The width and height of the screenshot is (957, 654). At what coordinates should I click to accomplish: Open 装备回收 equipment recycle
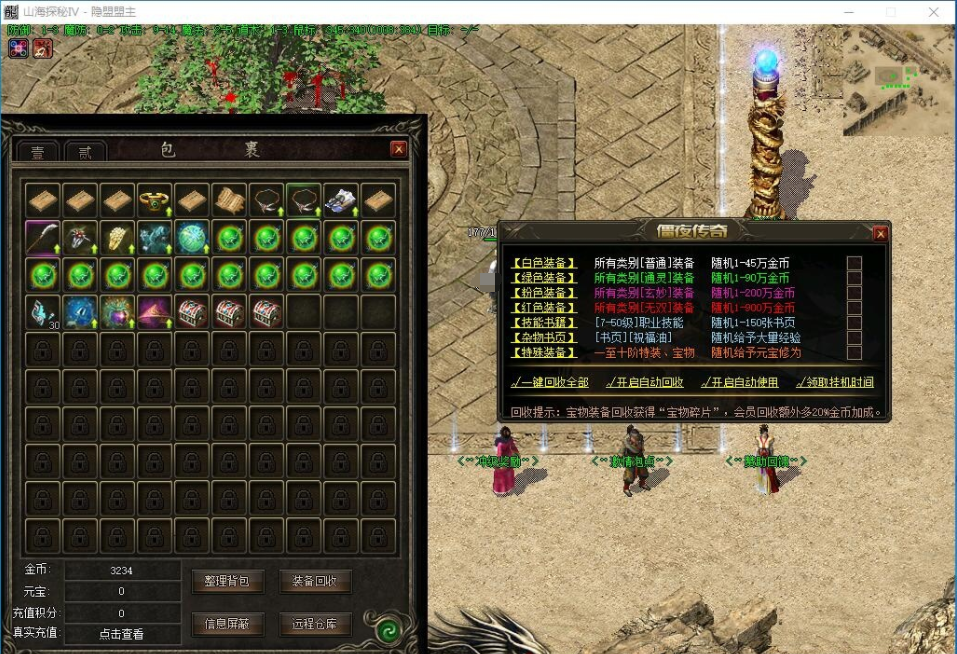tap(315, 581)
